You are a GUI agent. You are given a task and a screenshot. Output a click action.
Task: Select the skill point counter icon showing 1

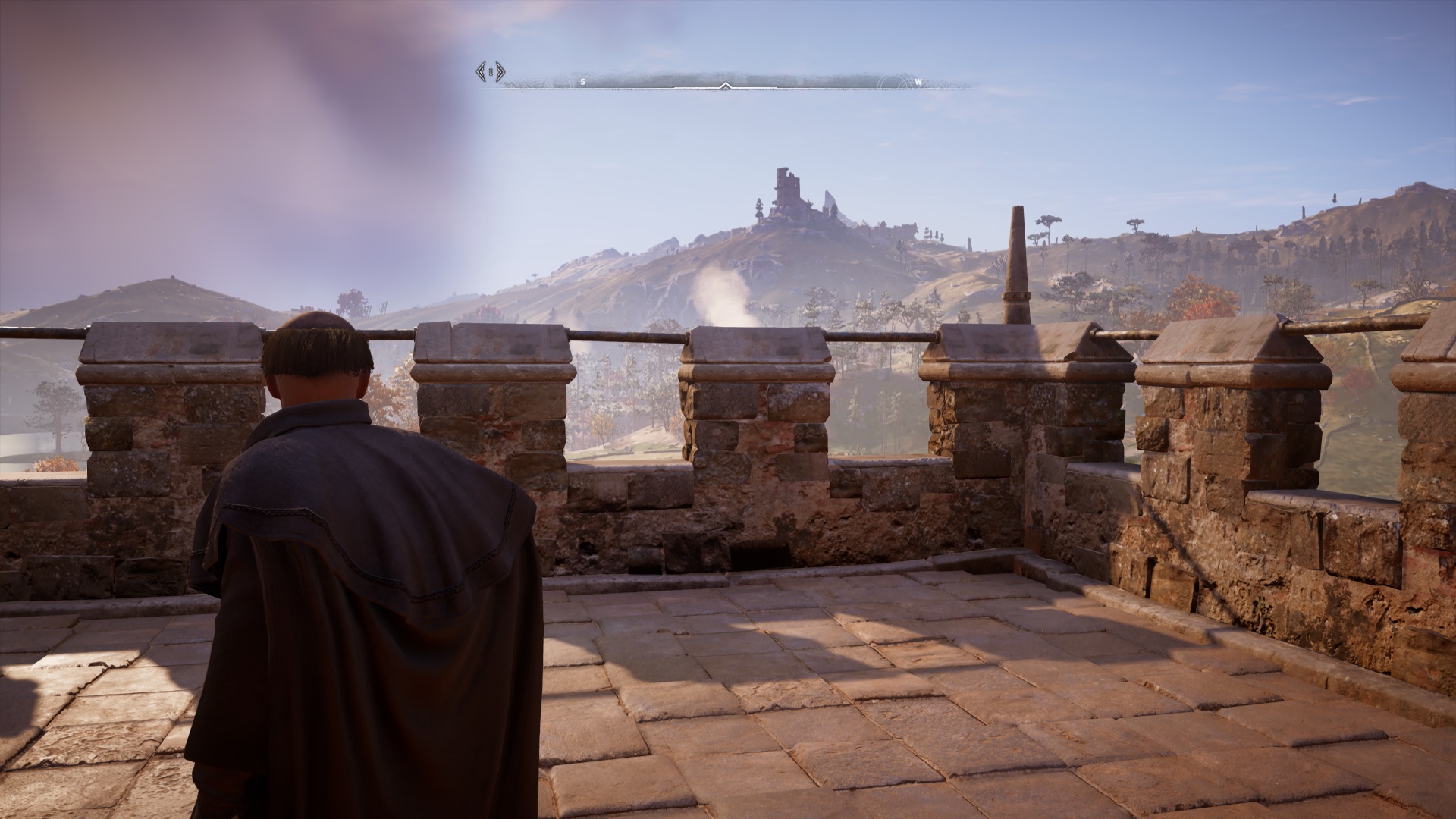tap(491, 72)
